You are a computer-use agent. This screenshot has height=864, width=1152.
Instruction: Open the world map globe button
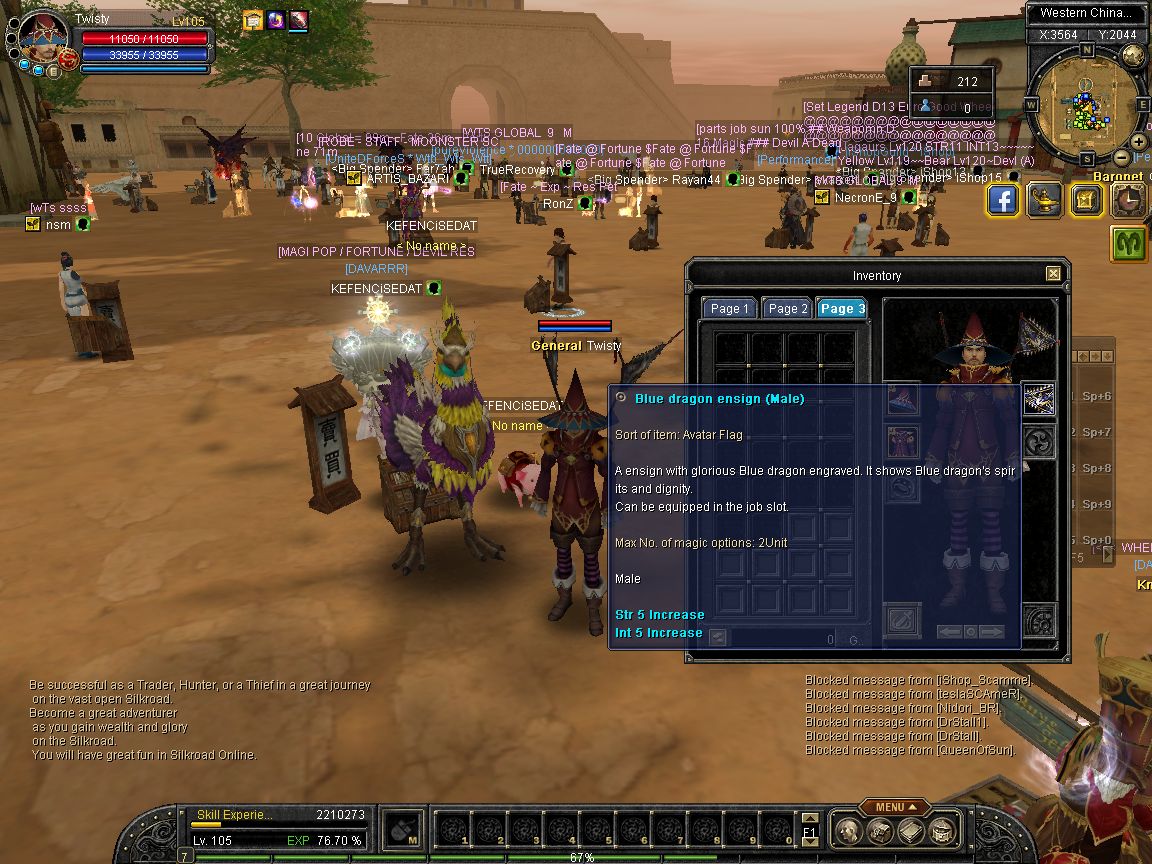1133,57
